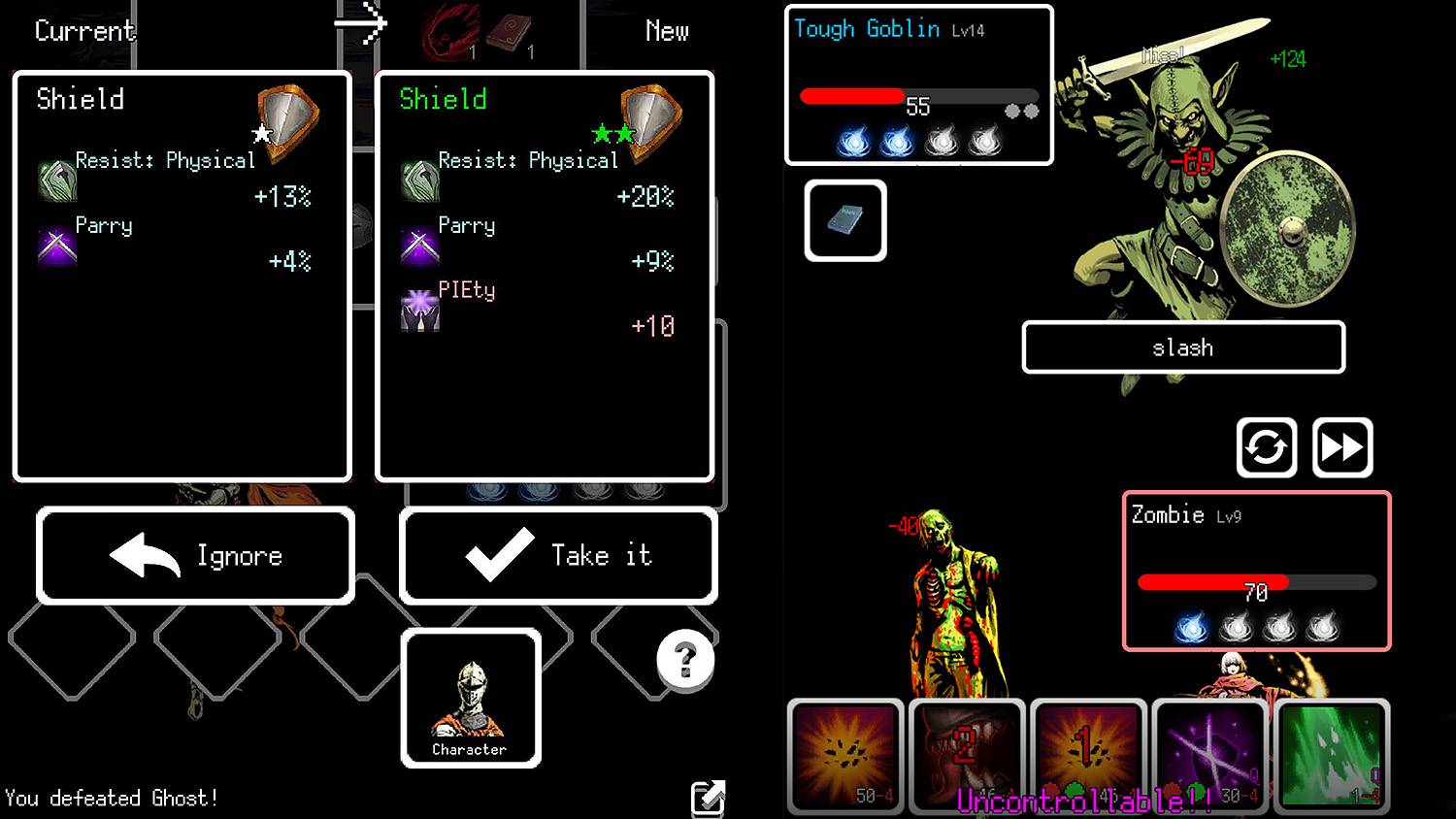1456x819 pixels.
Task: Open the share/export arrow at bottom
Action: [x=710, y=797]
